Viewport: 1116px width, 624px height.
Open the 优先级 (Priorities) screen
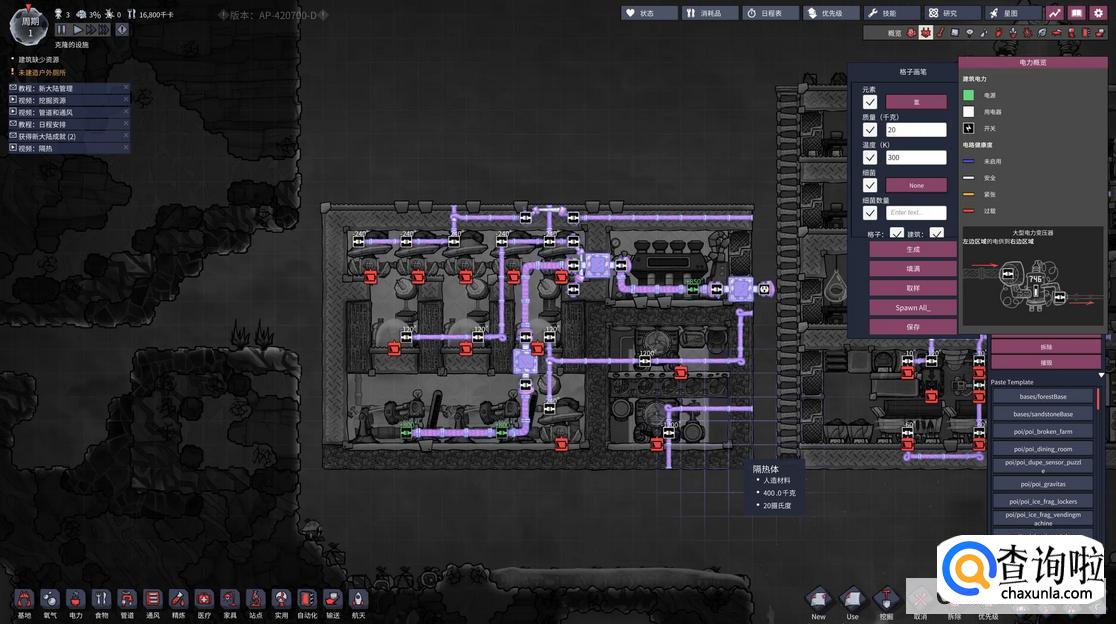pyautogui.click(x=830, y=13)
